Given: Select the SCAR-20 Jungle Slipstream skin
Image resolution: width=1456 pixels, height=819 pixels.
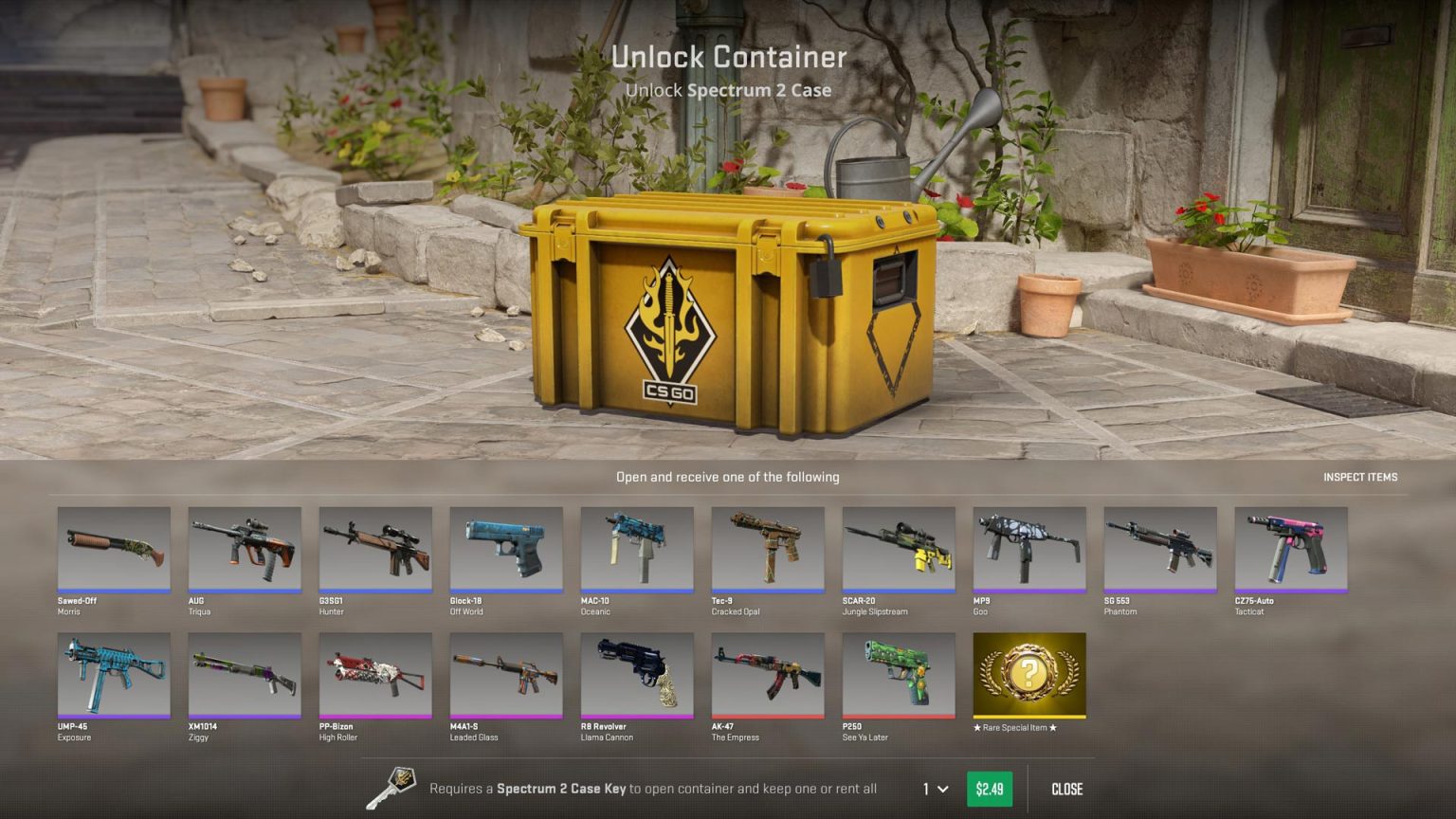Looking at the screenshot, I should [x=899, y=550].
